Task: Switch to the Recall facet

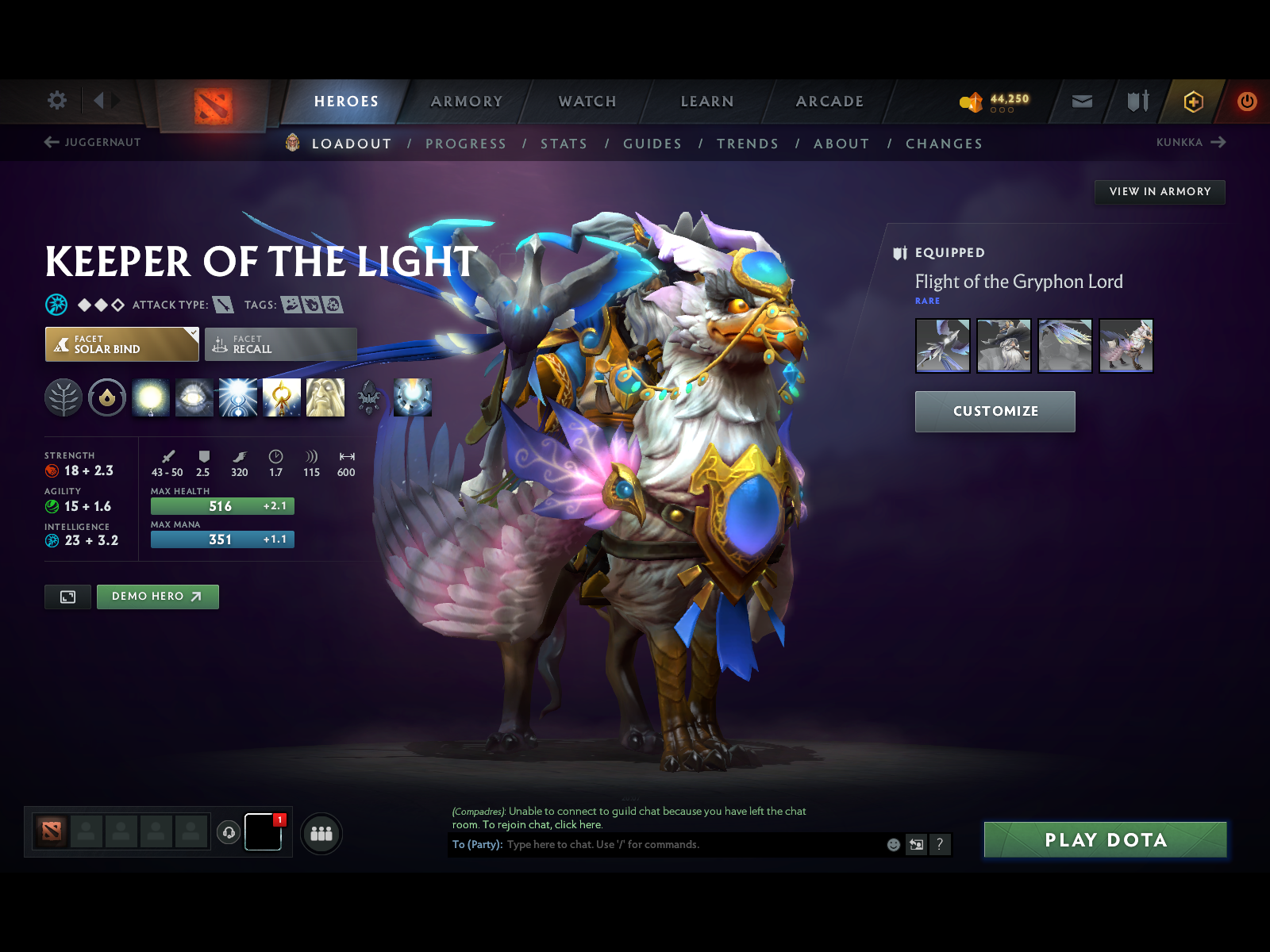Action: 279,344
